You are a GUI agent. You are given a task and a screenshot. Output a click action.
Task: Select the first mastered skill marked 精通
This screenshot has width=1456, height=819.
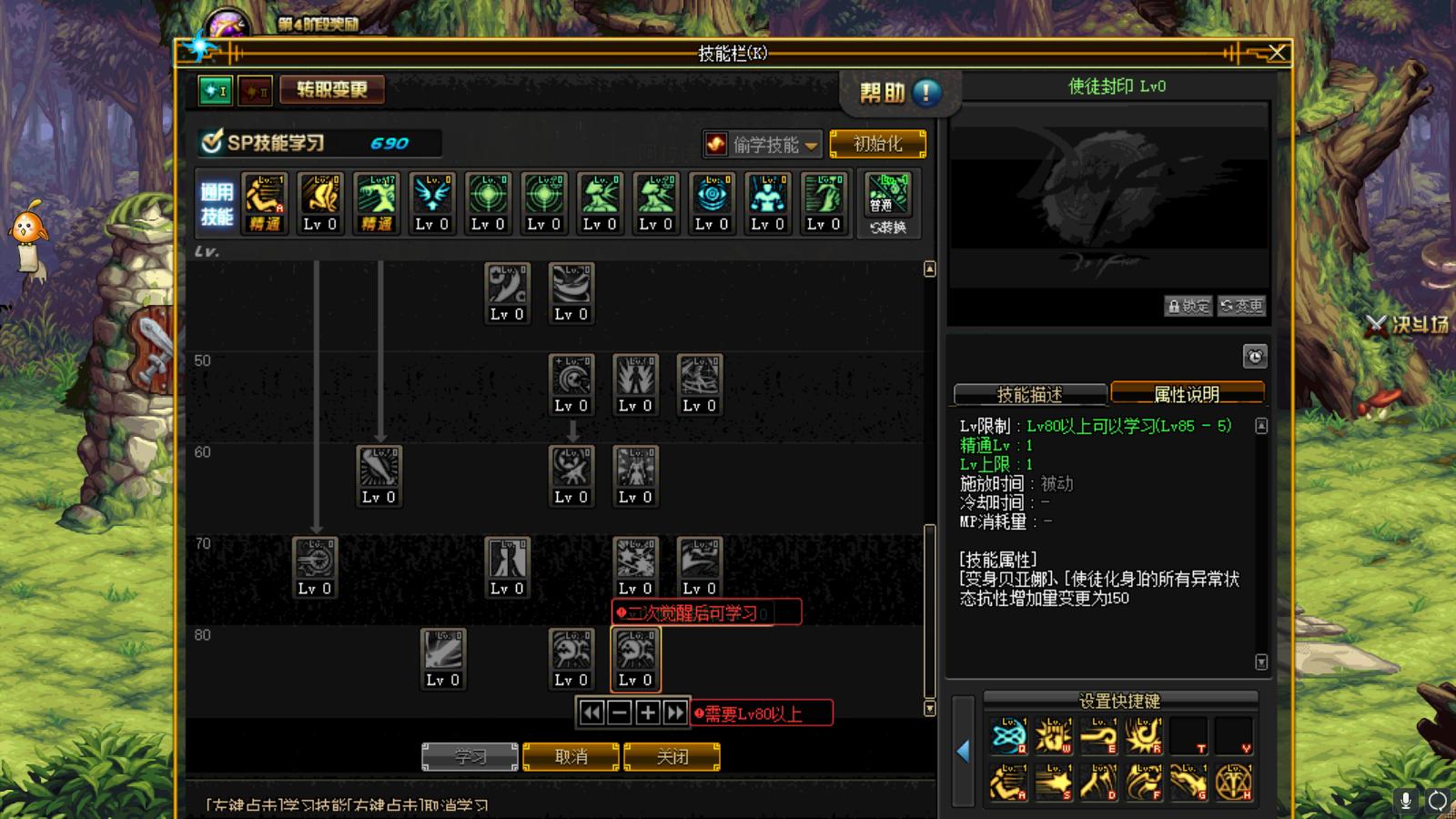265,202
